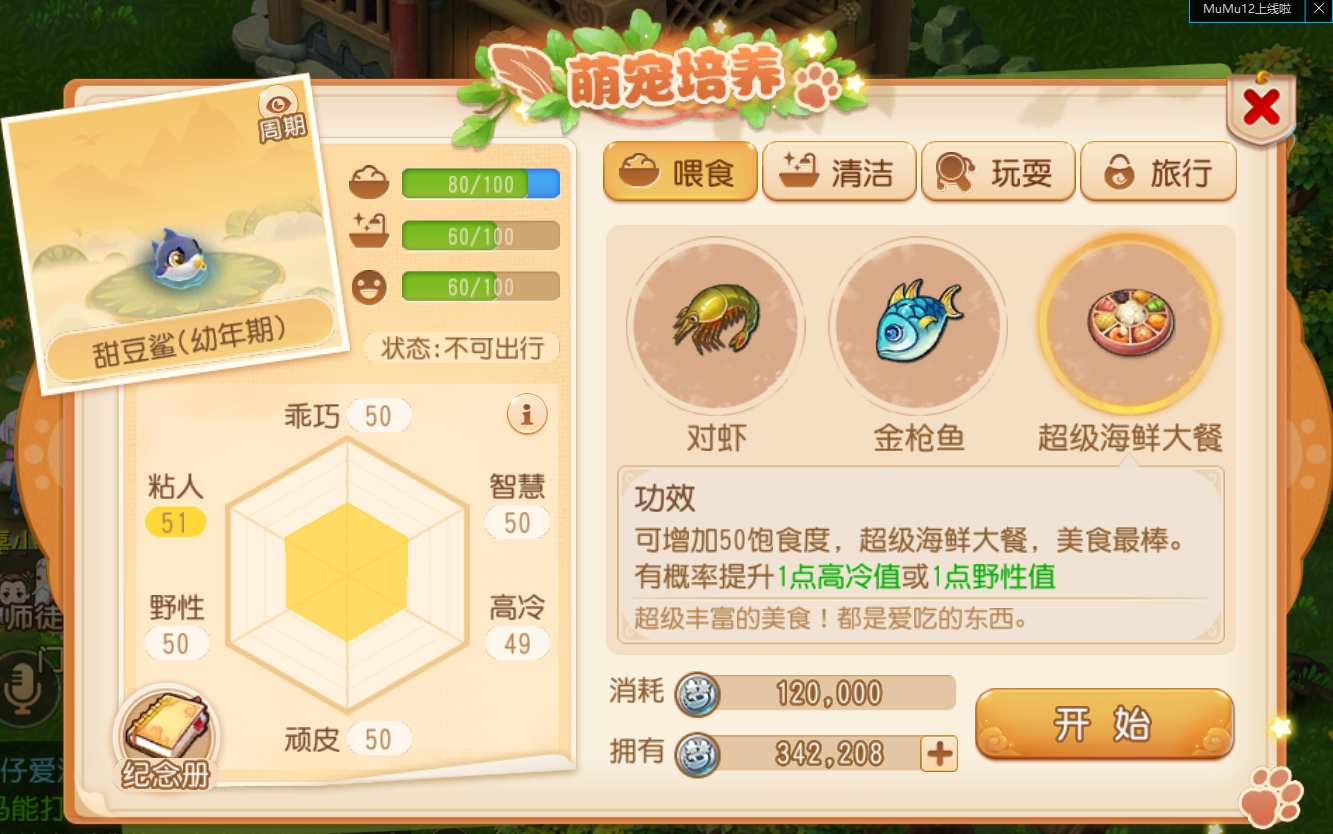Click the MuMu12上线啦 notification in top right

click(x=1245, y=10)
